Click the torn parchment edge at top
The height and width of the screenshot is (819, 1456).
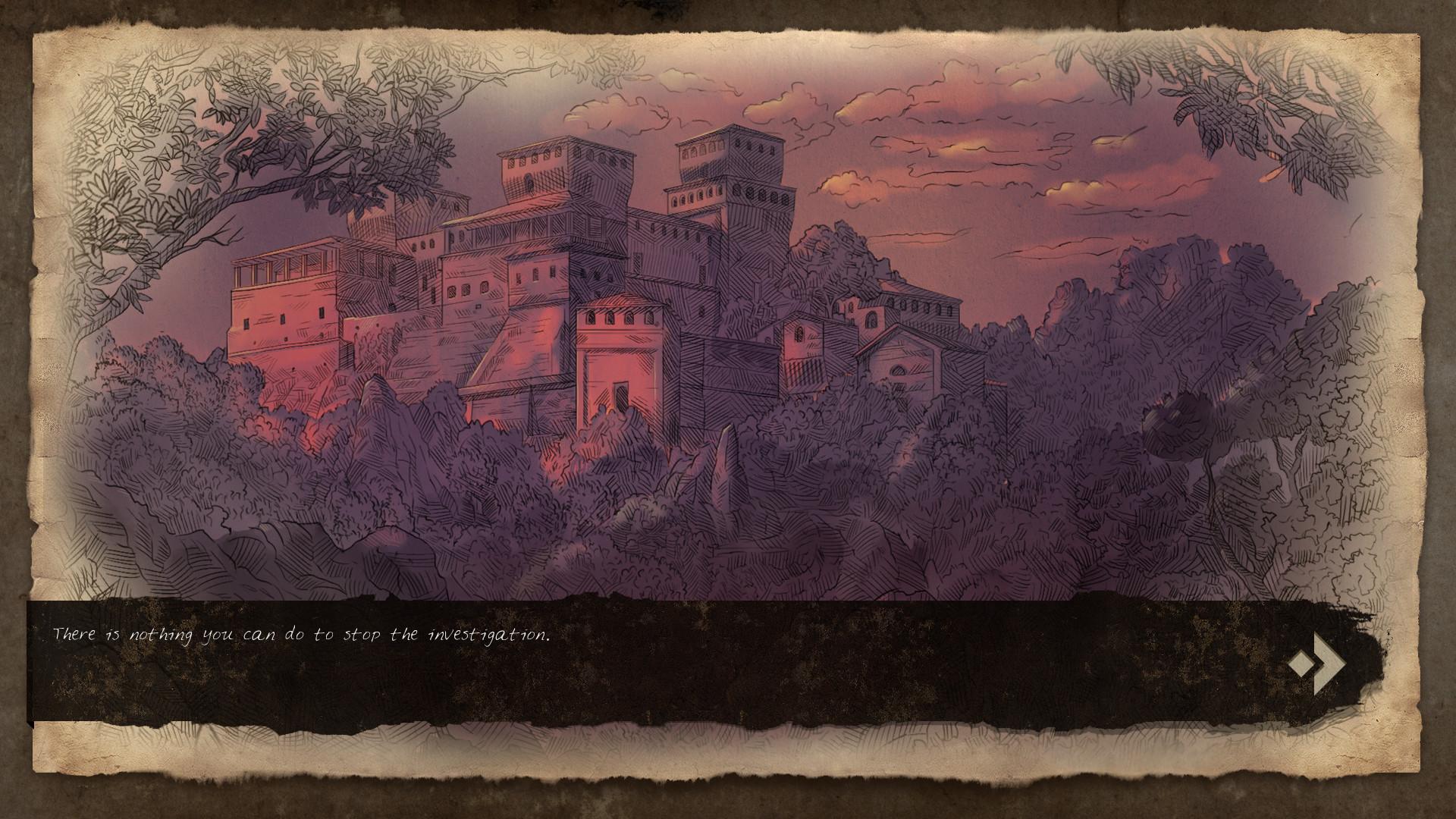(728, 30)
